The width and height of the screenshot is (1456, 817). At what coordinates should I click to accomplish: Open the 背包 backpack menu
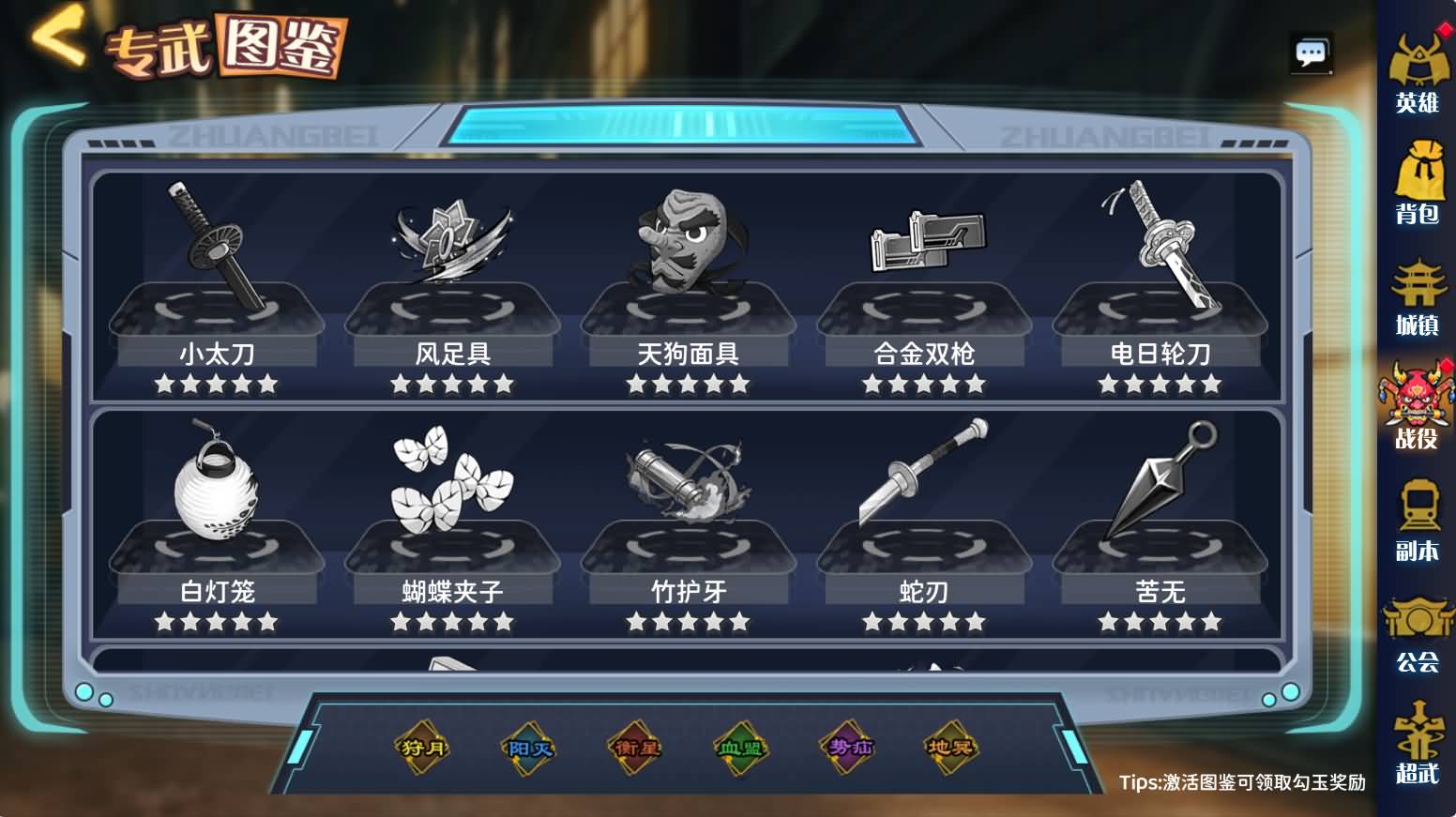click(x=1417, y=186)
